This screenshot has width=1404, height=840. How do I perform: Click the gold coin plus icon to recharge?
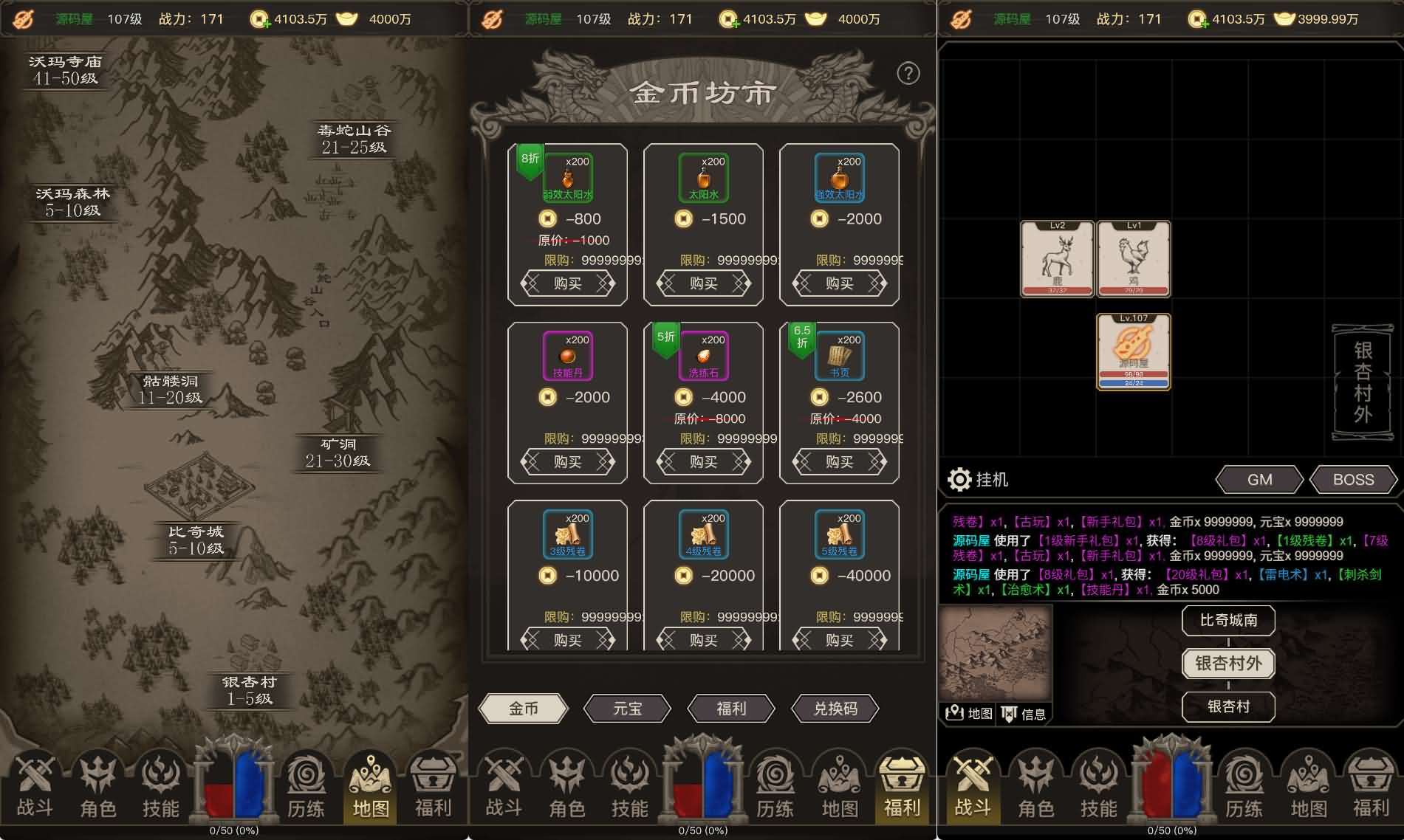click(x=260, y=19)
